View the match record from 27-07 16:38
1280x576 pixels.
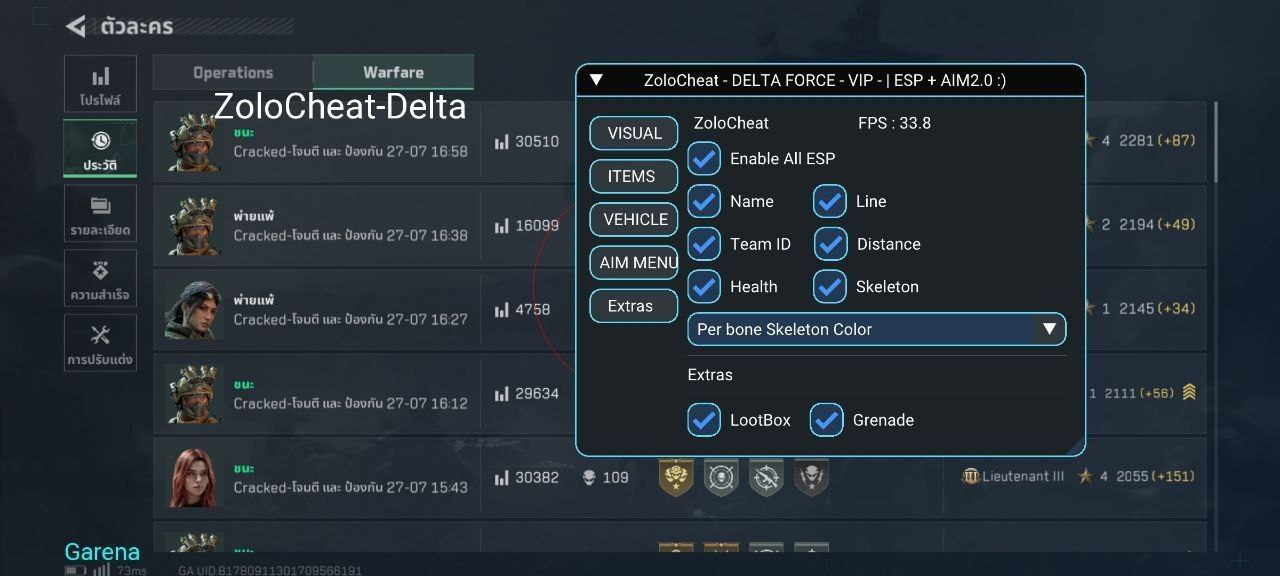(350, 226)
